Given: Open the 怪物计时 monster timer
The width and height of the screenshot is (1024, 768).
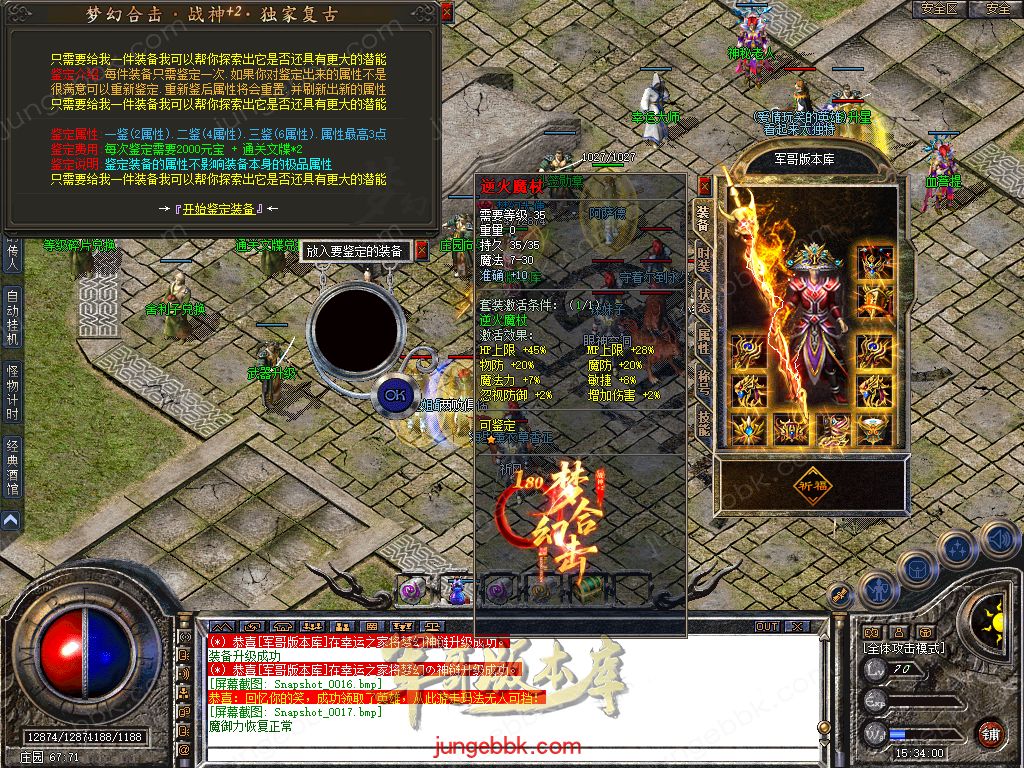Looking at the screenshot, I should [12, 393].
